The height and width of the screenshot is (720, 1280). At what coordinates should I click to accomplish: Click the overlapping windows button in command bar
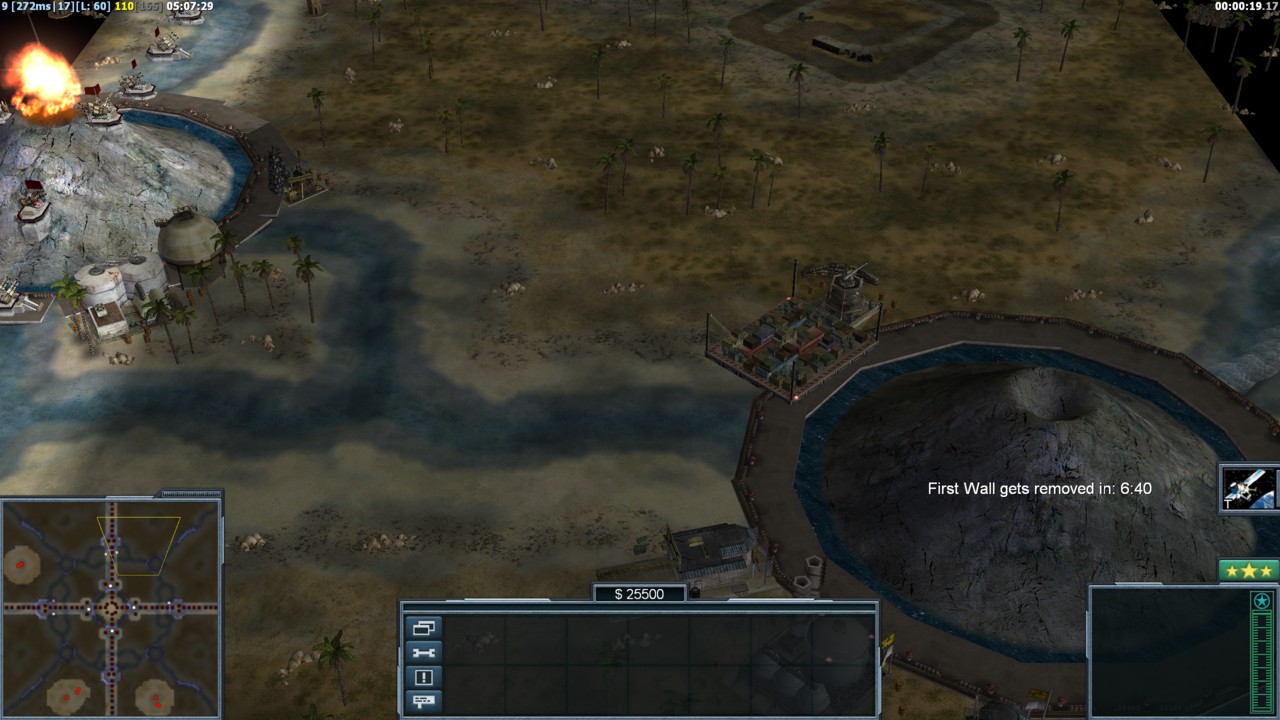tap(423, 628)
